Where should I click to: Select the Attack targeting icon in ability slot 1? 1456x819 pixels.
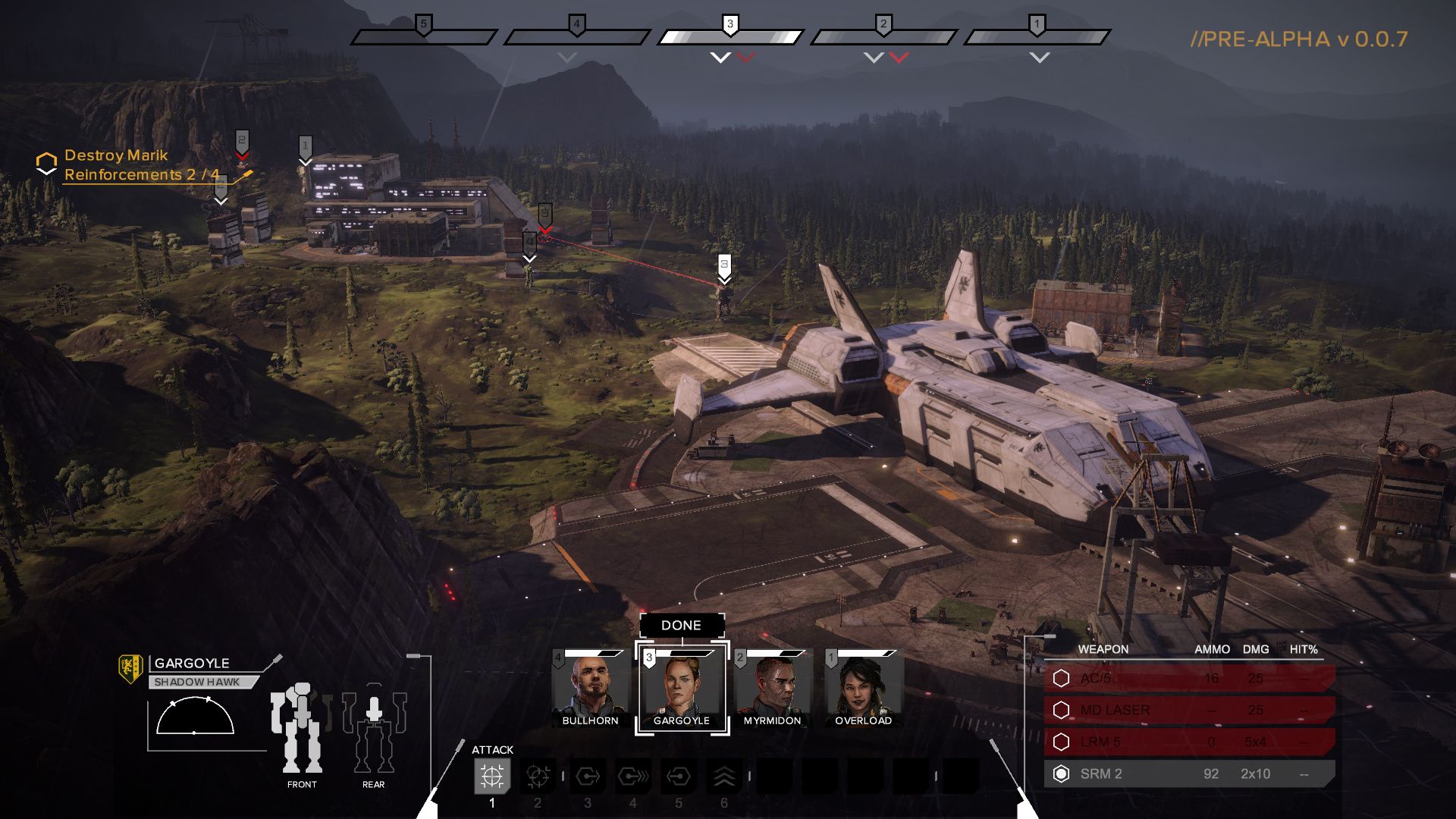(x=493, y=777)
